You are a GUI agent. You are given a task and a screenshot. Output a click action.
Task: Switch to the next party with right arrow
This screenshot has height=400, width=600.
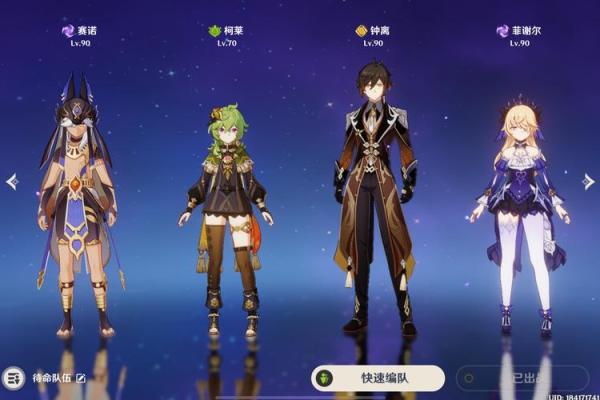click(588, 181)
